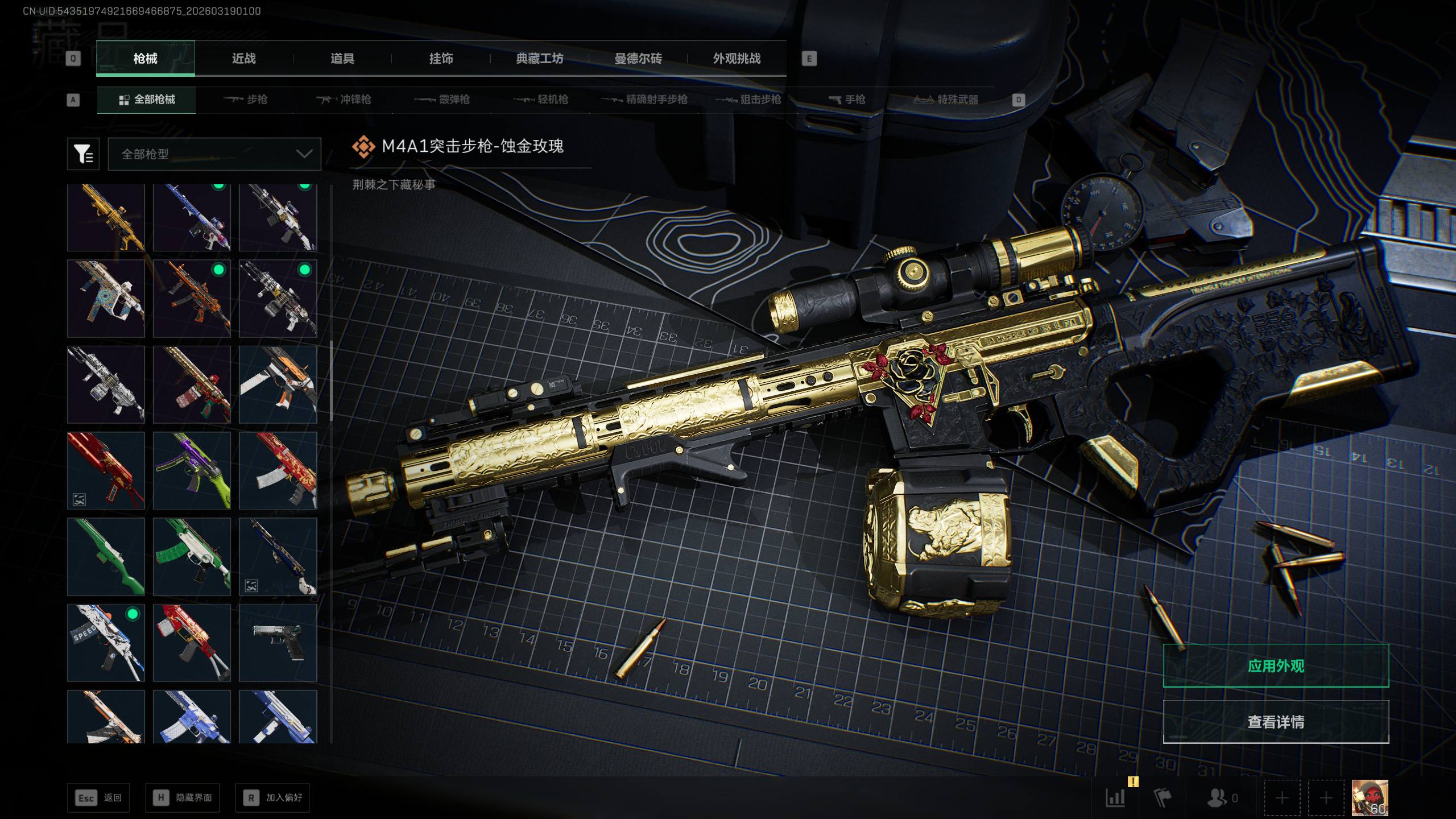Apply the skin with 应用外观
This screenshot has width=1456, height=819.
tap(1276, 666)
